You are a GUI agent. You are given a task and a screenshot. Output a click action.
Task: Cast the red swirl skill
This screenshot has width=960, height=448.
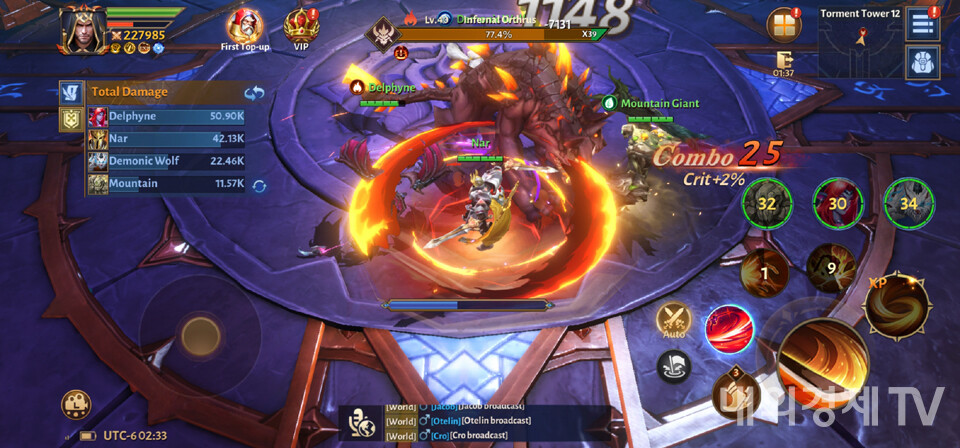728,328
